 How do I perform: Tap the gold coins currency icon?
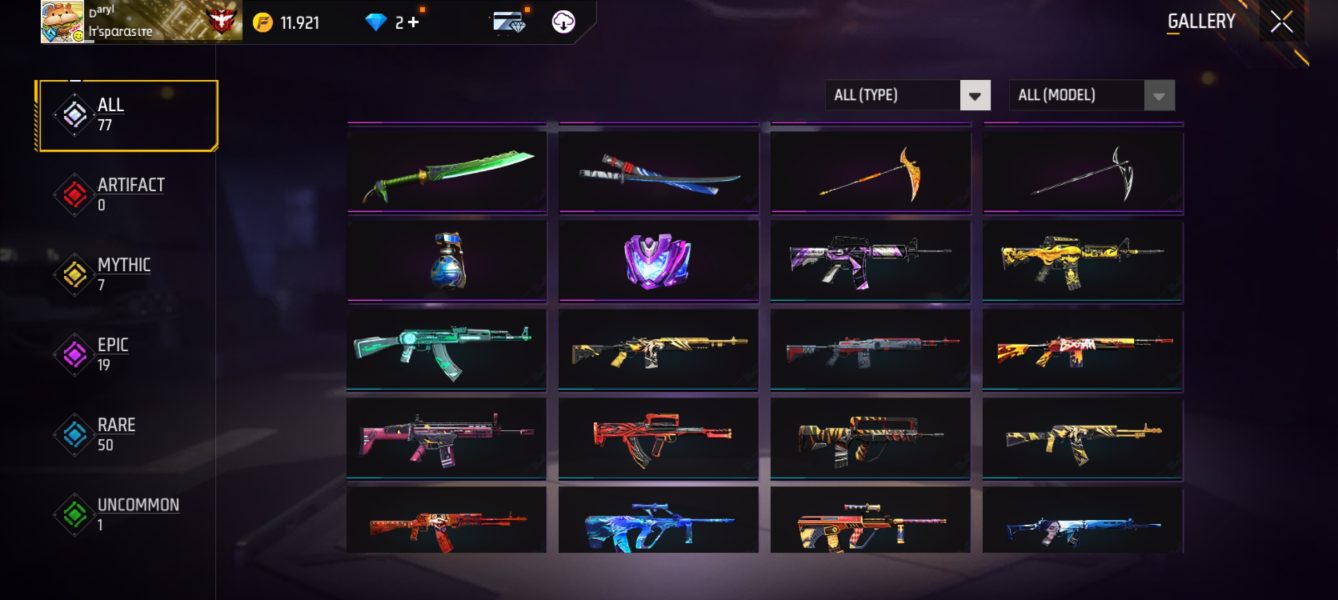(x=263, y=22)
